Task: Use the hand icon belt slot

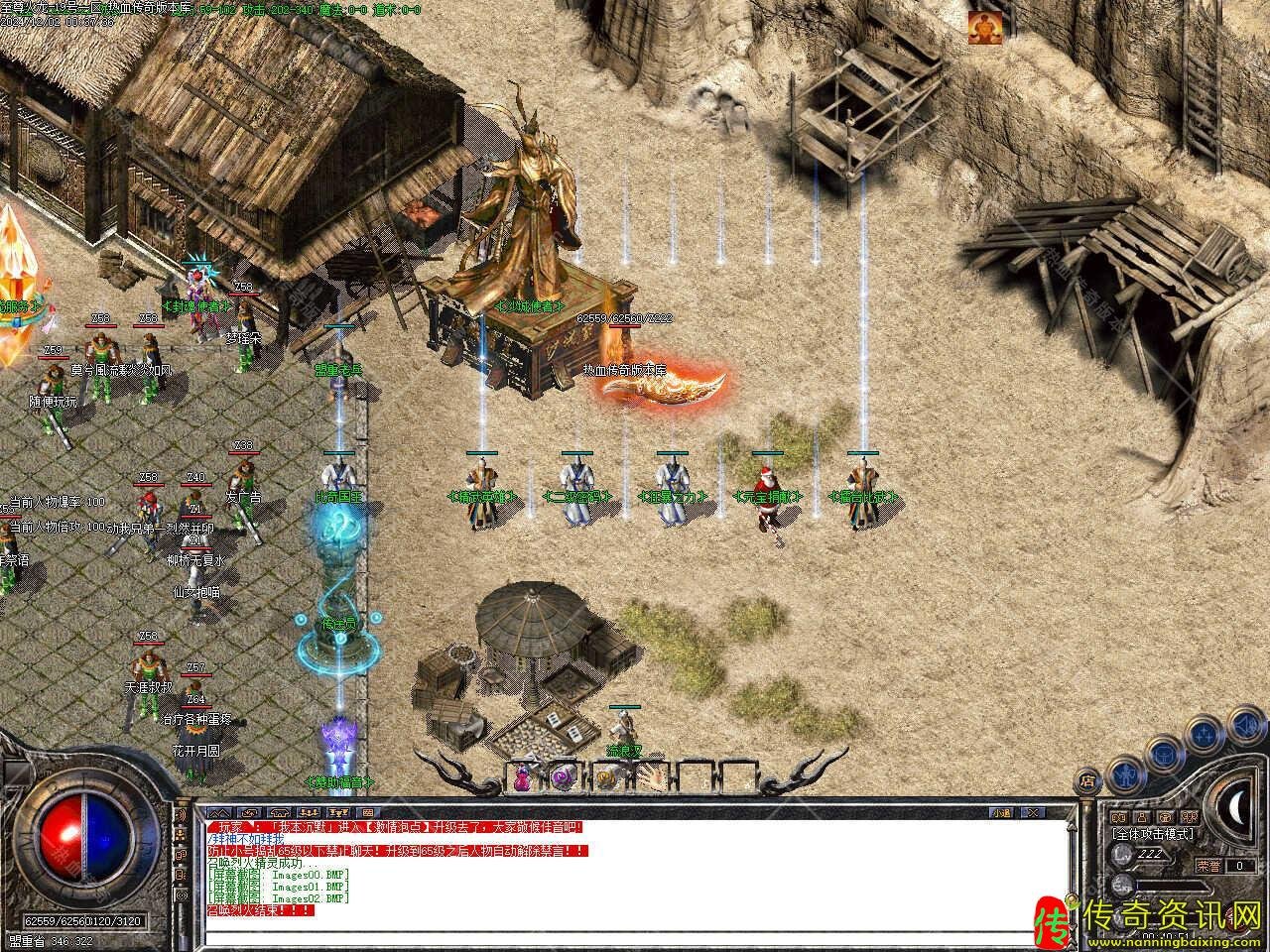Action: point(651,775)
